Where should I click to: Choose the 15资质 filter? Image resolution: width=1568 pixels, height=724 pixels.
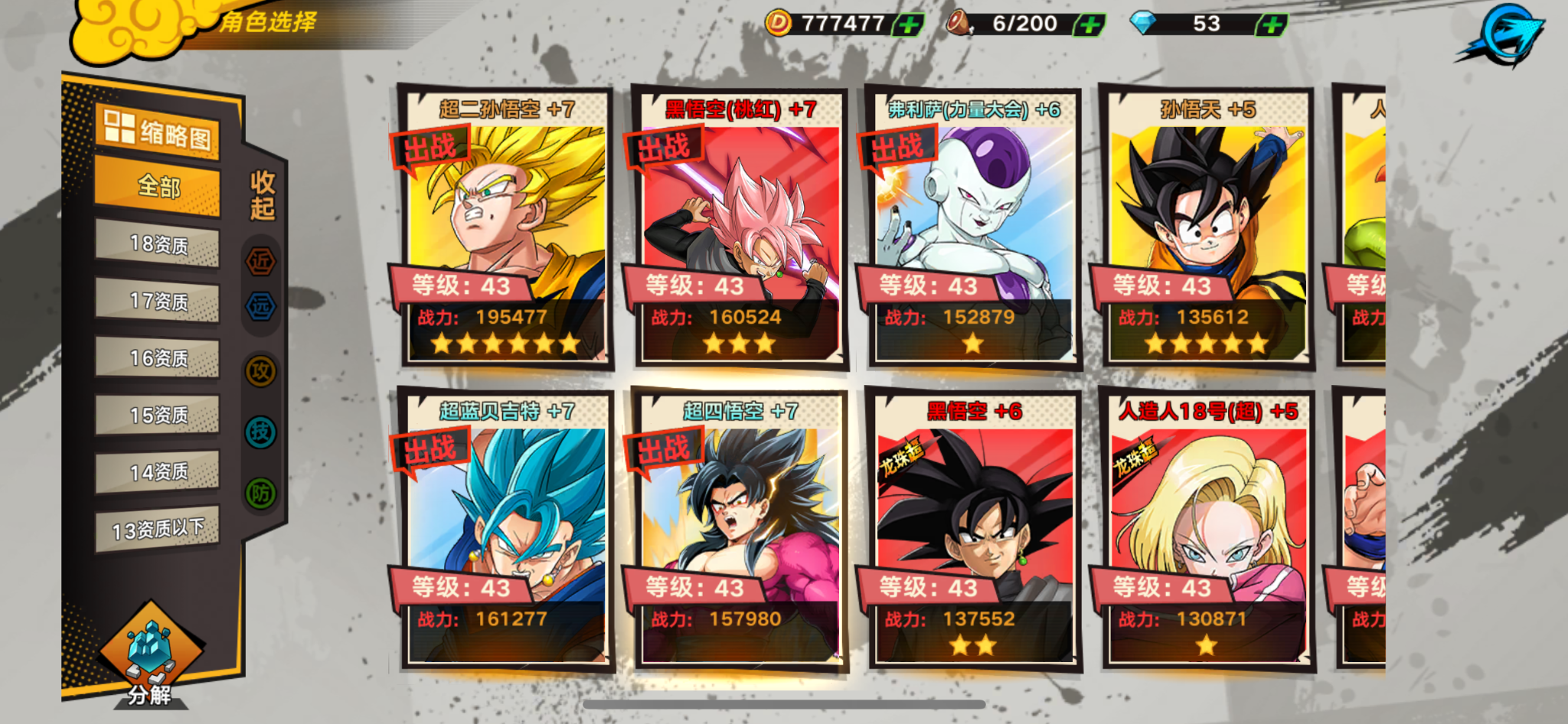tap(158, 415)
